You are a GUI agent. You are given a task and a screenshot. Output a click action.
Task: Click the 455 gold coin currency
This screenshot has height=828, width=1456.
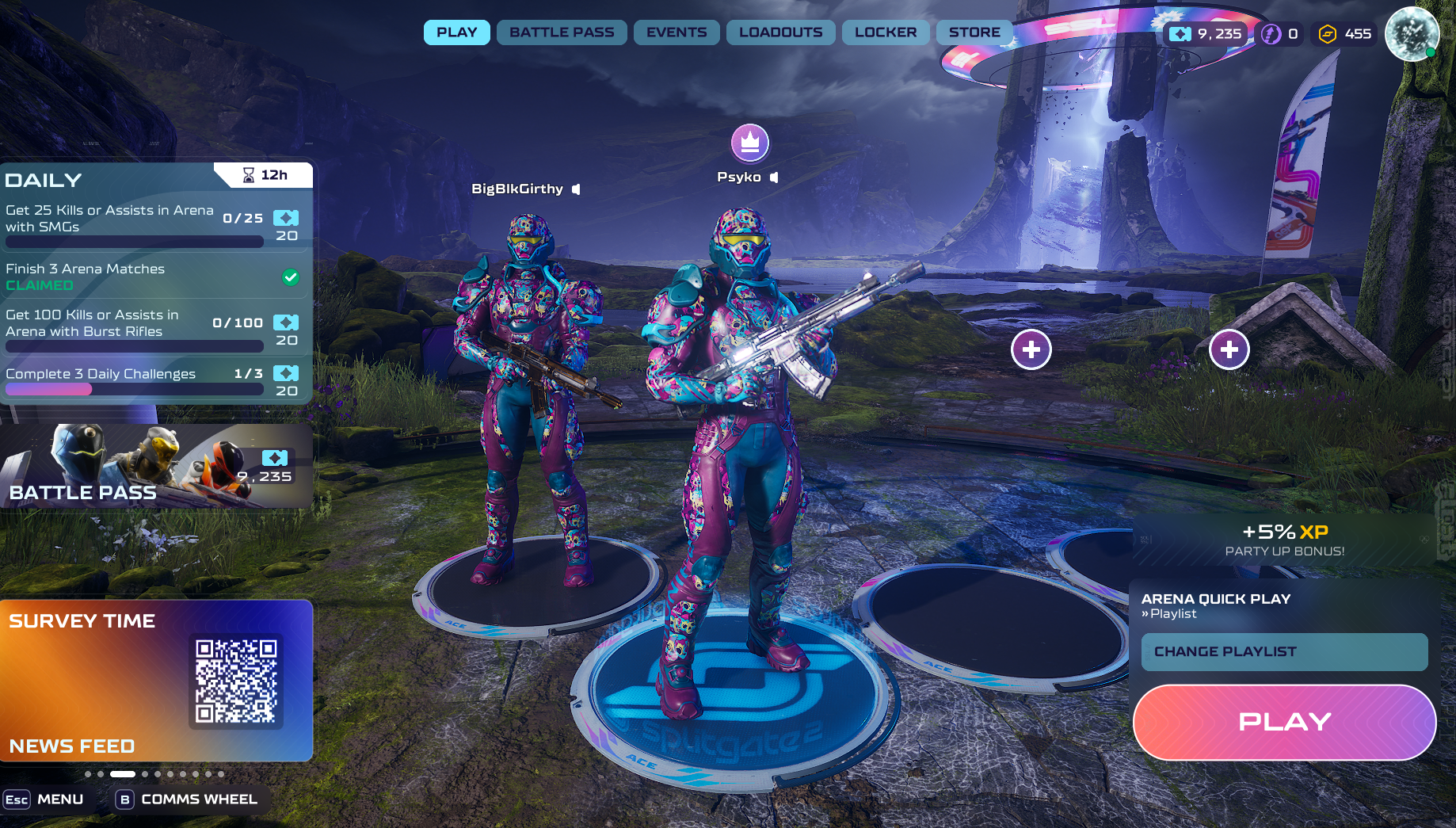(x=1345, y=34)
